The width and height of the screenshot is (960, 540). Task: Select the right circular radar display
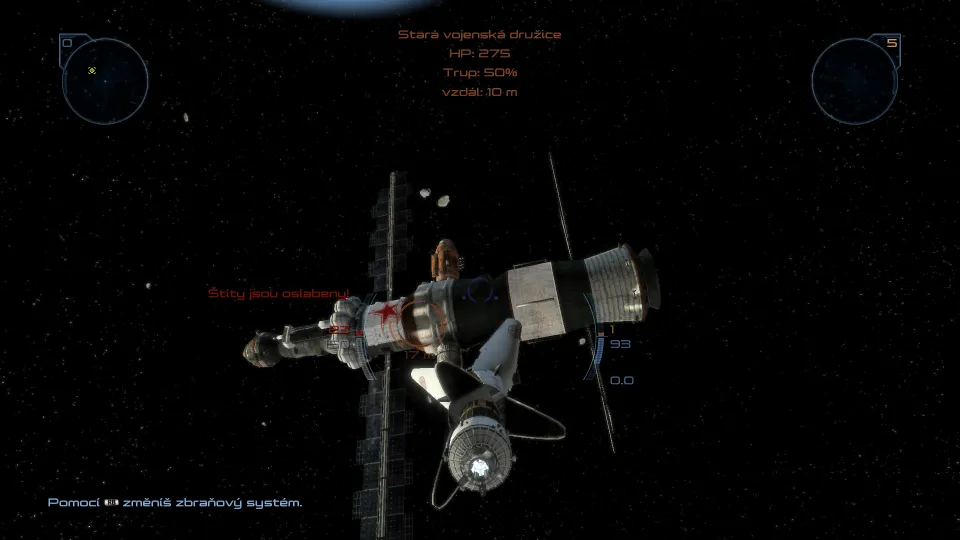854,81
